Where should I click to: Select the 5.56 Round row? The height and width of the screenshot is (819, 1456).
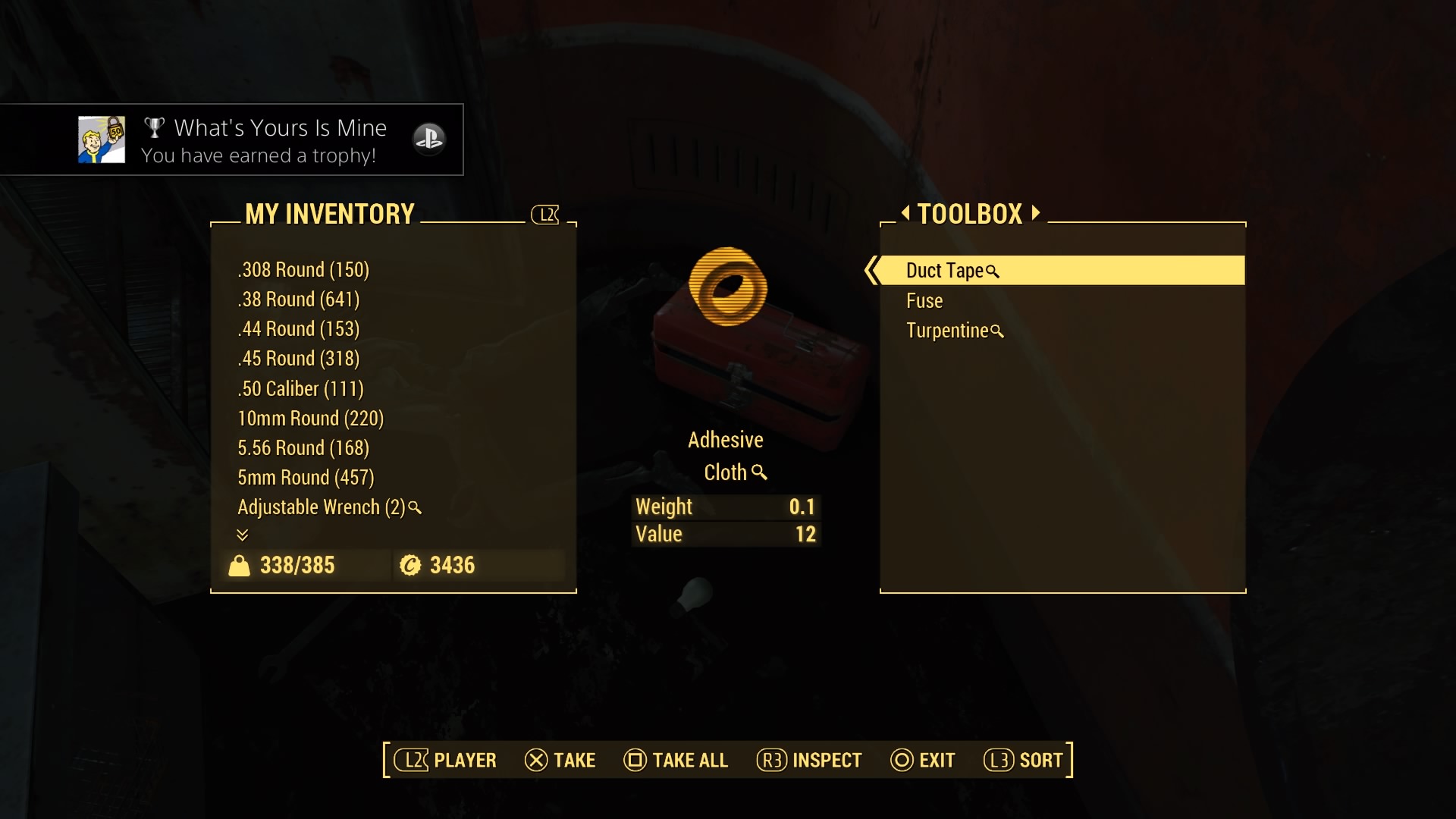click(x=303, y=448)
